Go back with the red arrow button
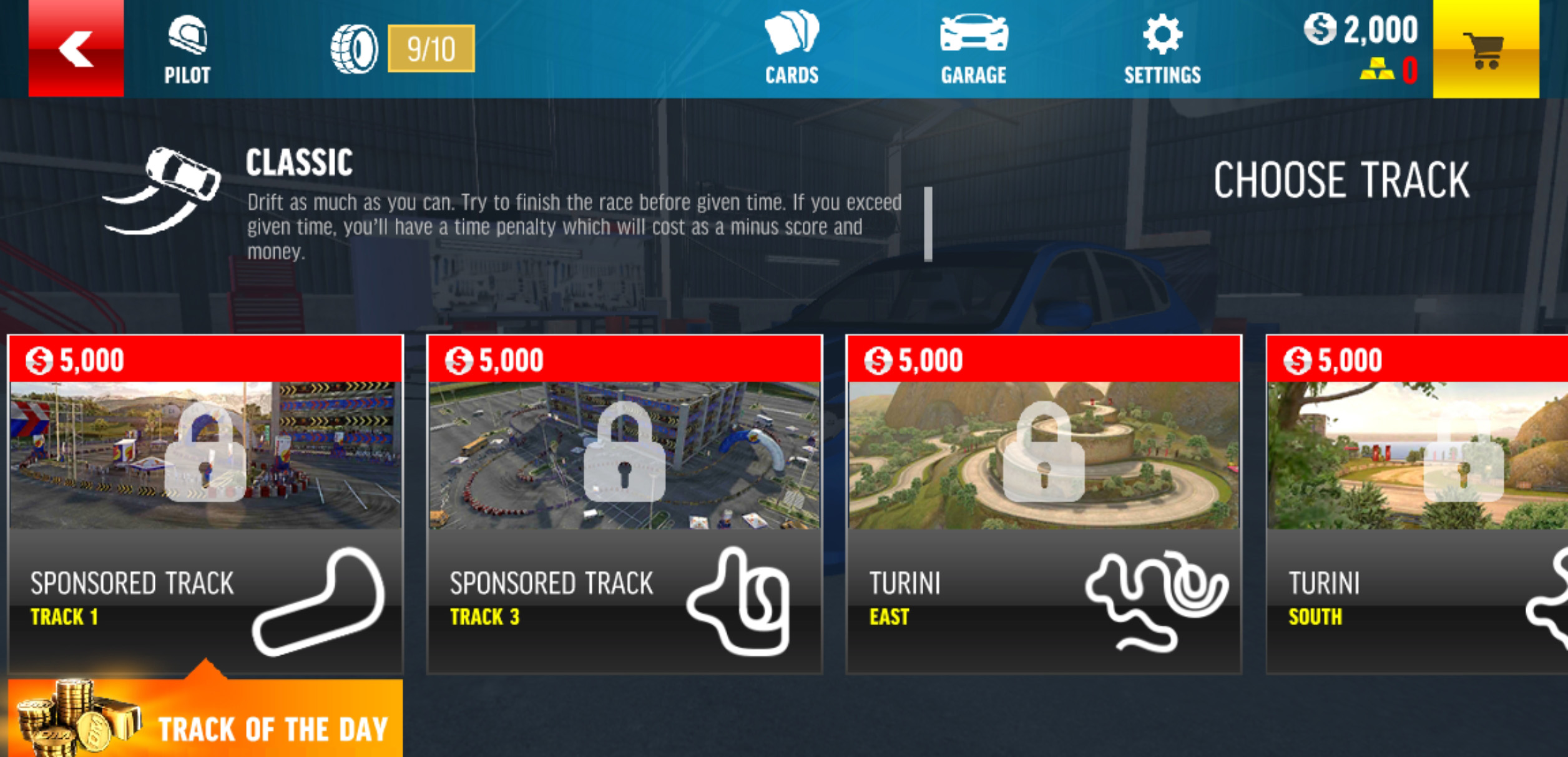This screenshot has height=757, width=1568. pos(76,48)
